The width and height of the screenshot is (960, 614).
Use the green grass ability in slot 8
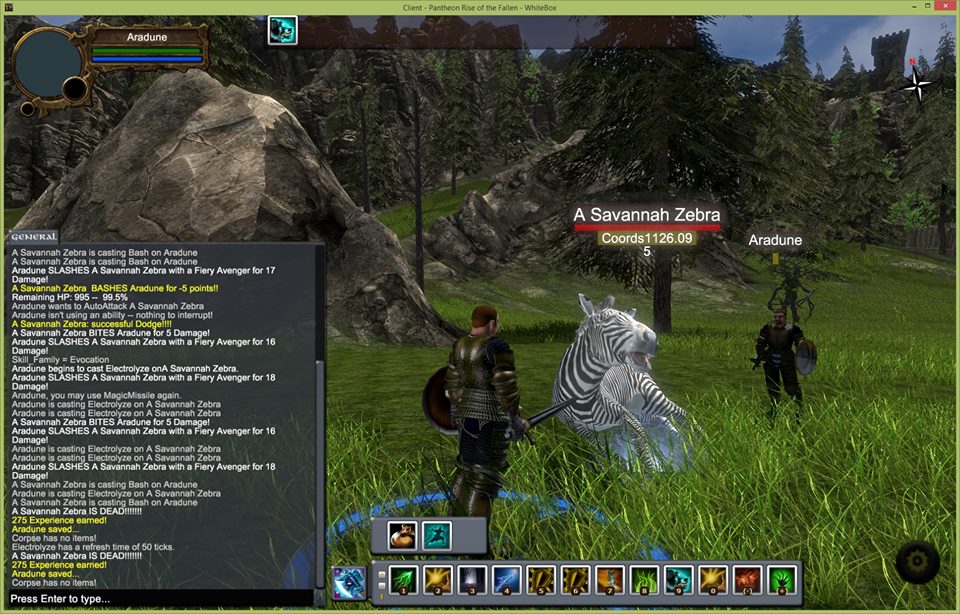[x=644, y=579]
